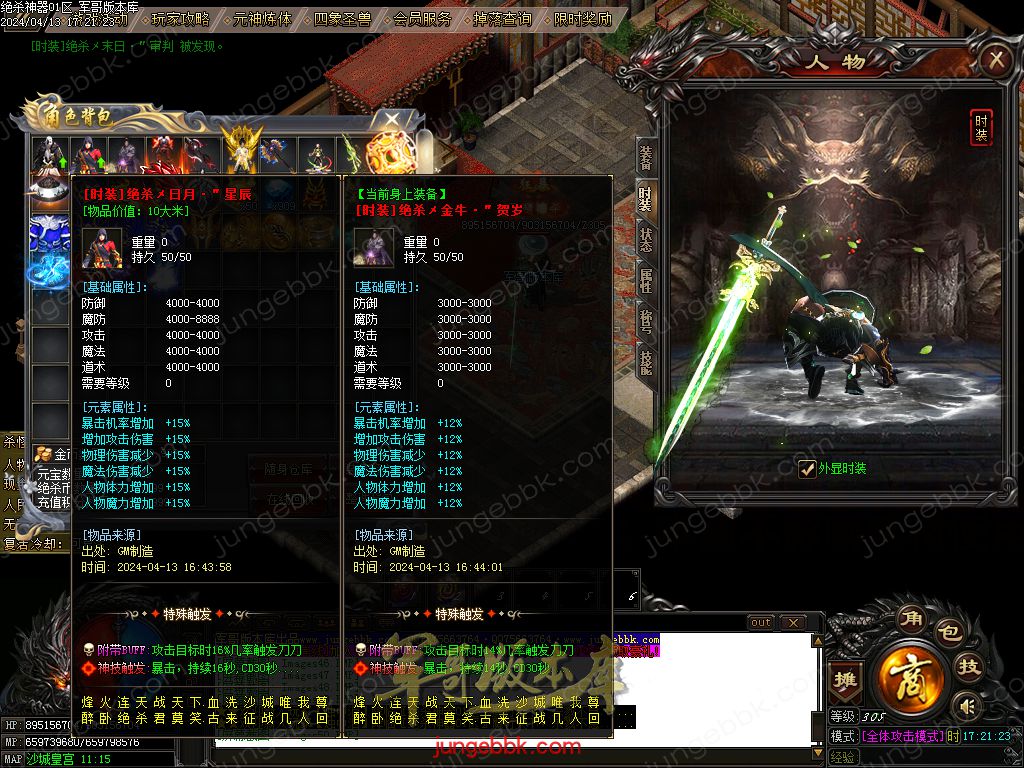Click the chat panel's out button
1024x768 pixels.
[761, 623]
